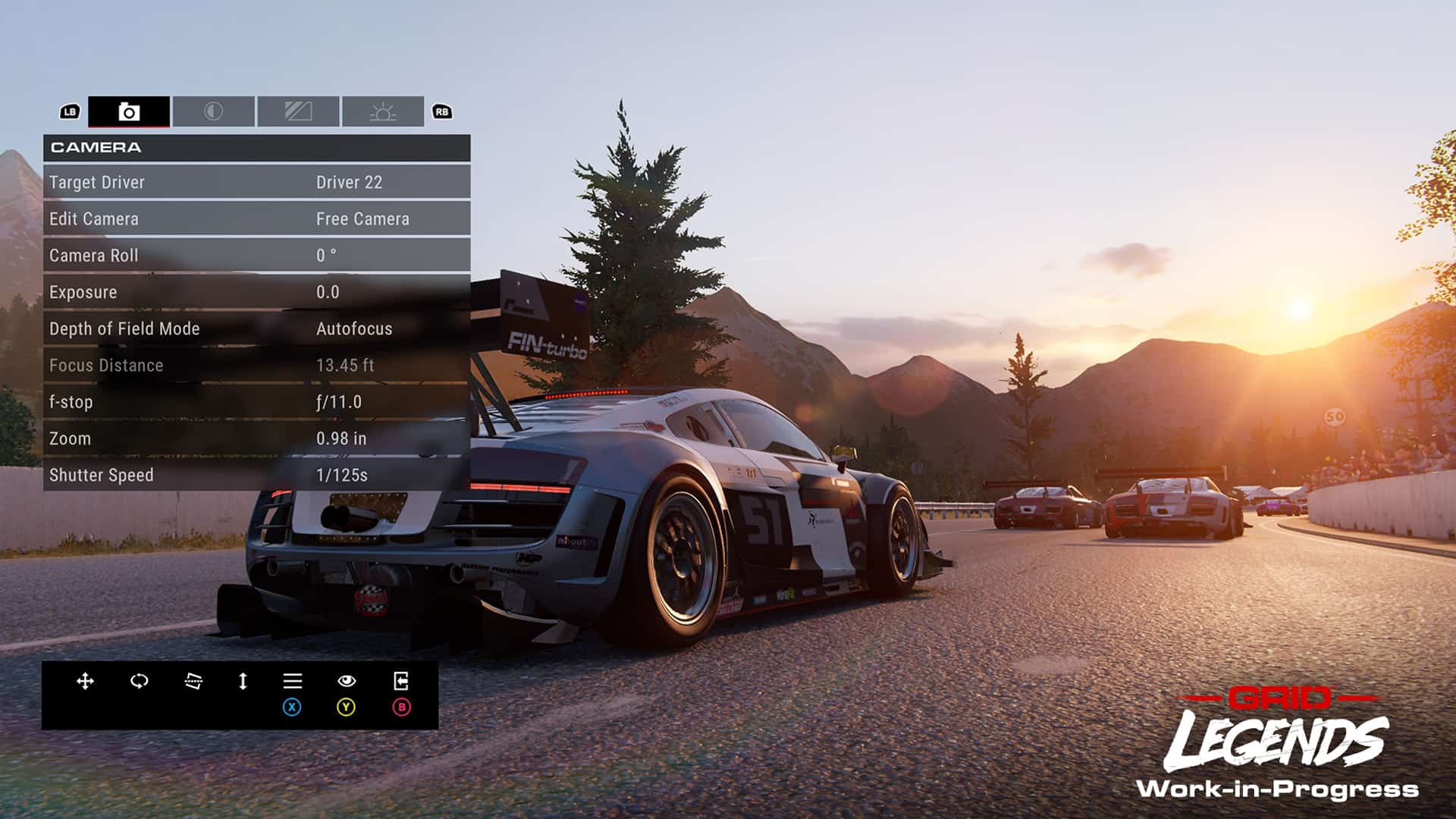Select the rotate camera tool

click(x=140, y=682)
